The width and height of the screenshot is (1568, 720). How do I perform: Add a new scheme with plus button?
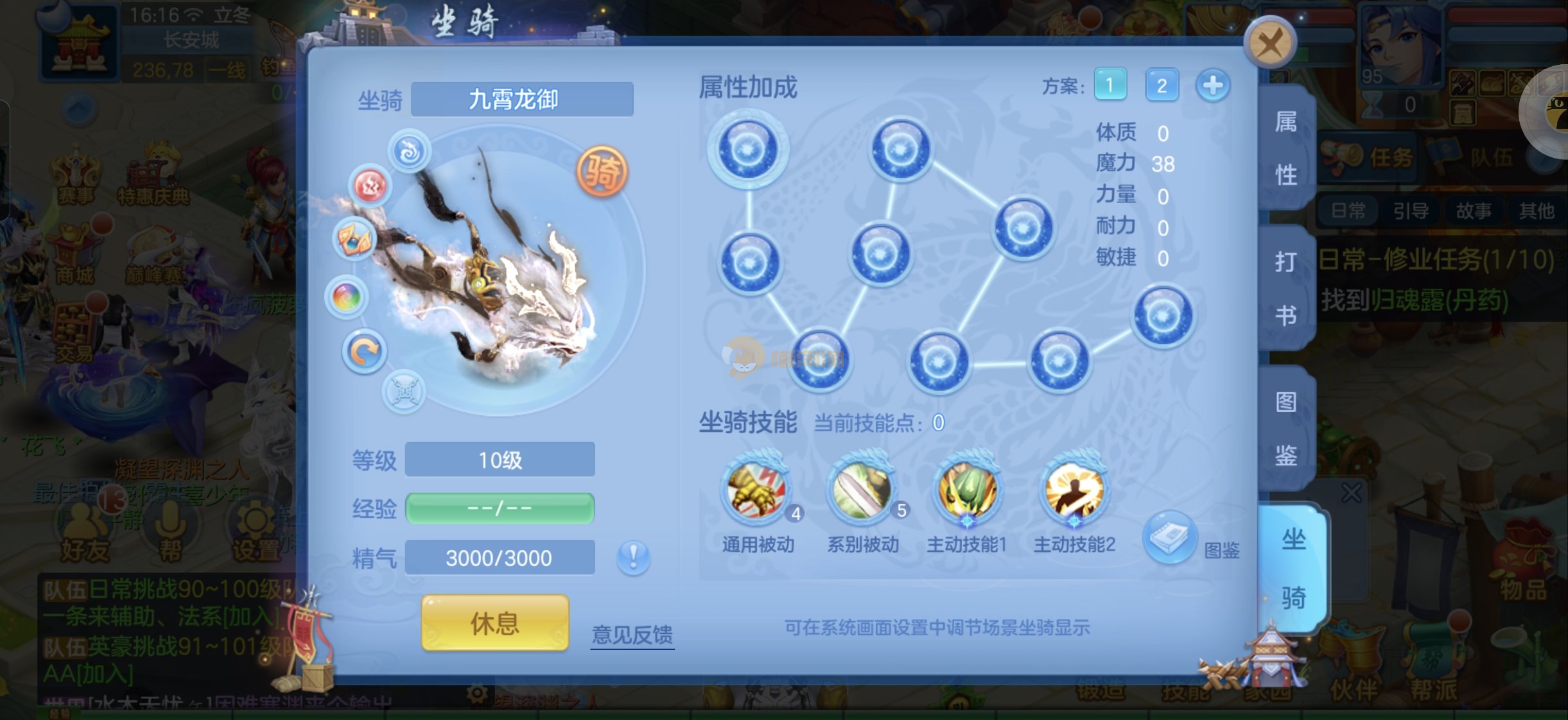click(x=1213, y=85)
